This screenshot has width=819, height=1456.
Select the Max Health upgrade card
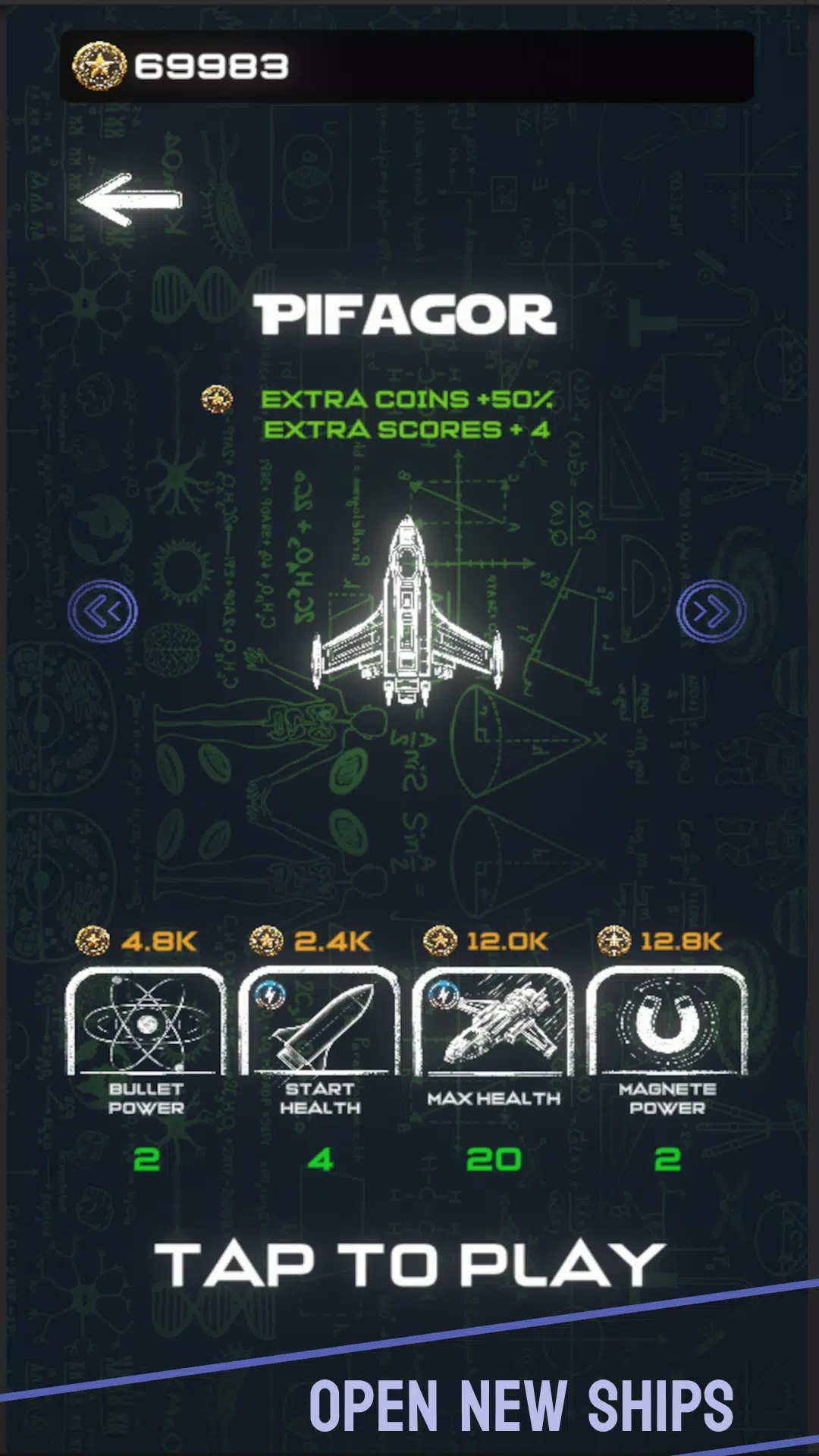[494, 1023]
